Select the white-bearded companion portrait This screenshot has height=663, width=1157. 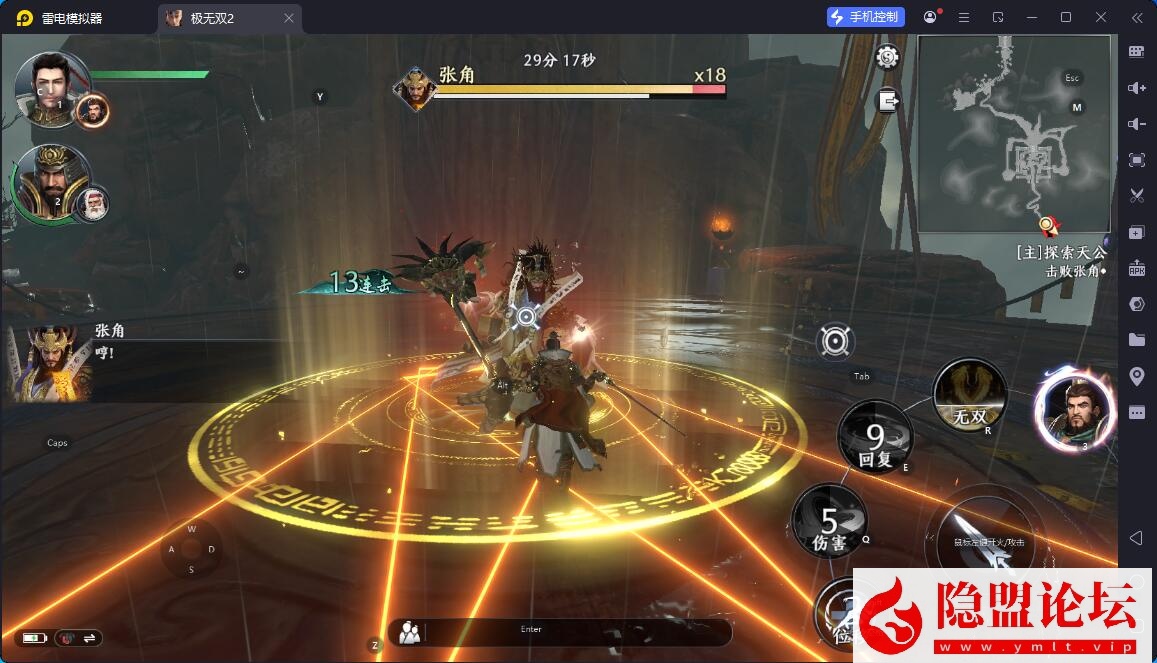92,203
